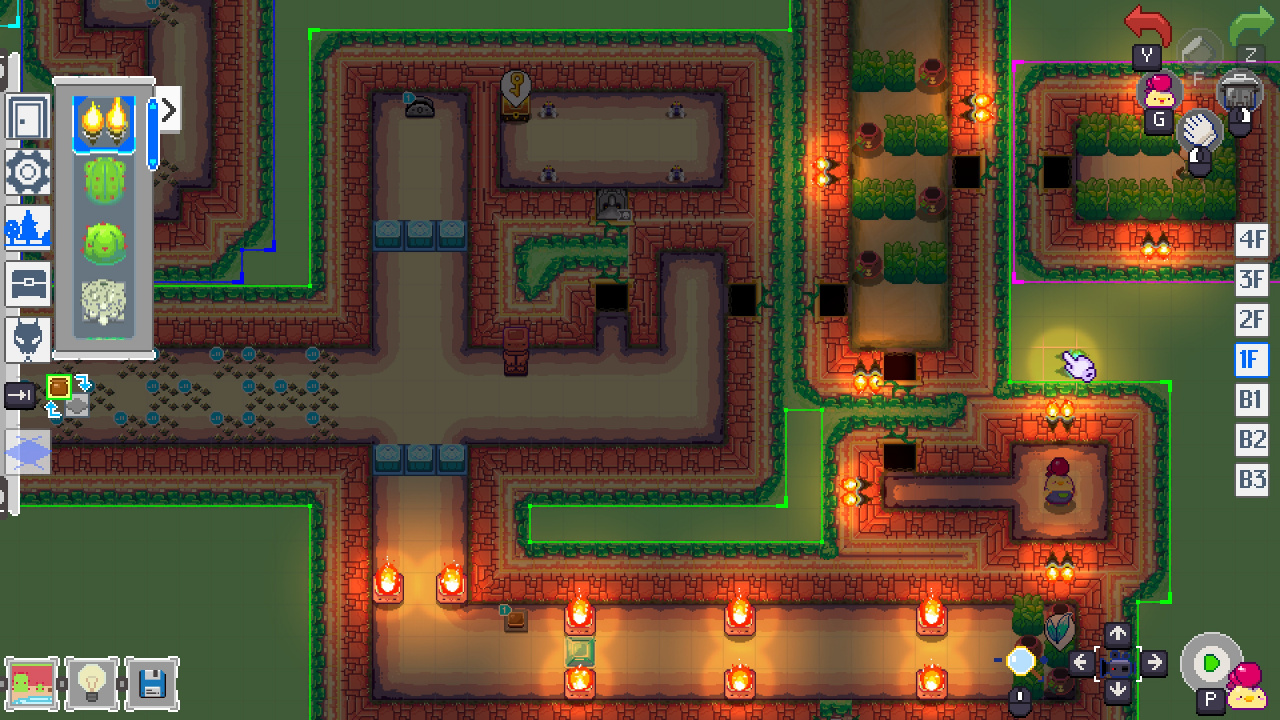Open the door category in the toolbar
The image size is (1280, 720).
click(x=28, y=117)
